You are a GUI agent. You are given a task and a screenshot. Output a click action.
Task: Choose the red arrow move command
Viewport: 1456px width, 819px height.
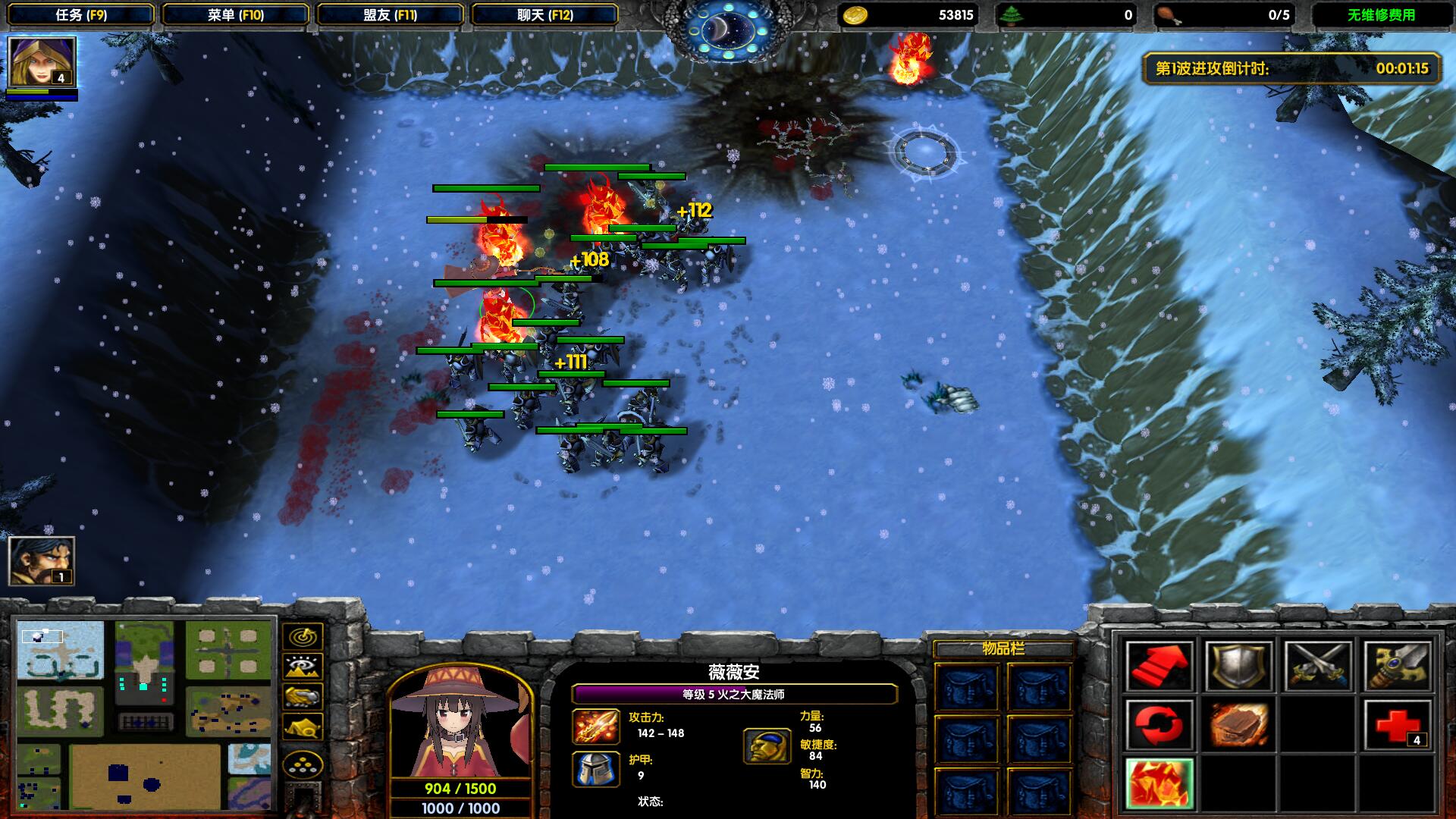coord(1159,667)
